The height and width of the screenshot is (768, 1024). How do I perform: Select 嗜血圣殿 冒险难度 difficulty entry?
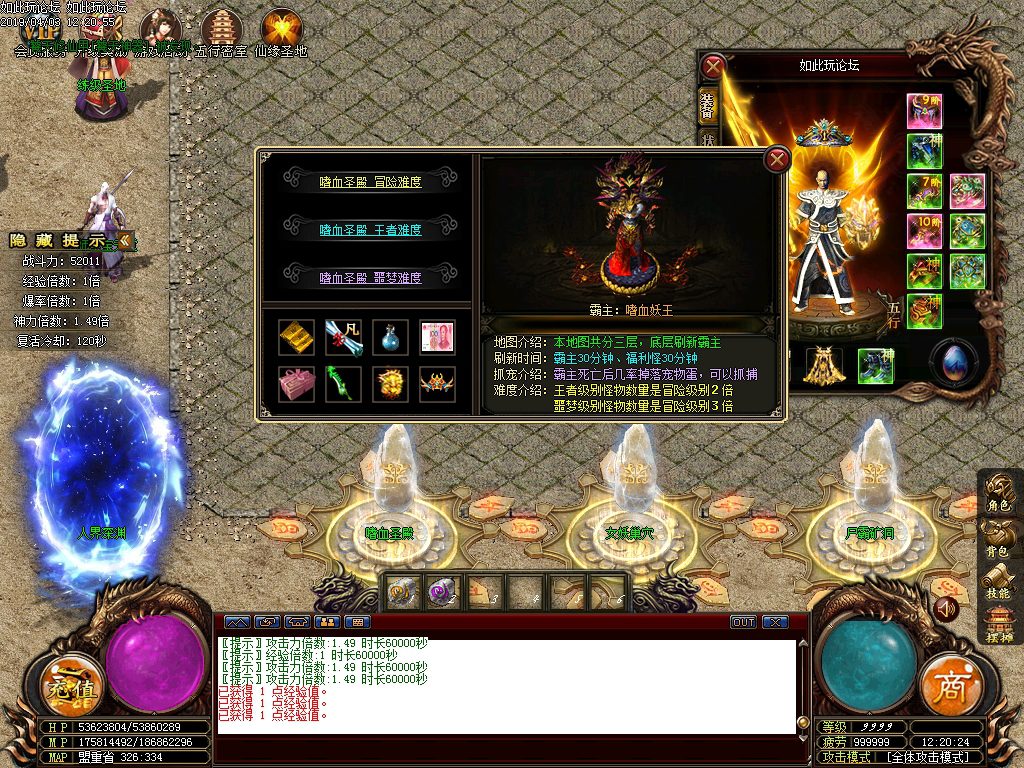coord(370,182)
